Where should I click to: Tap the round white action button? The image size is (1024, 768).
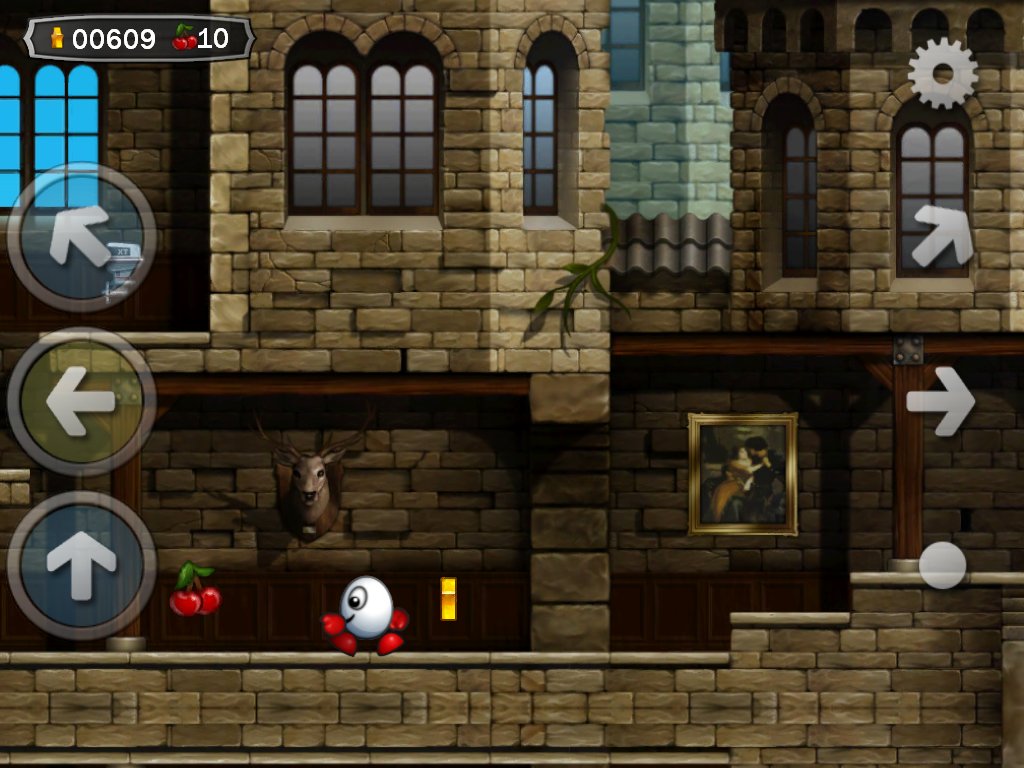(x=942, y=565)
